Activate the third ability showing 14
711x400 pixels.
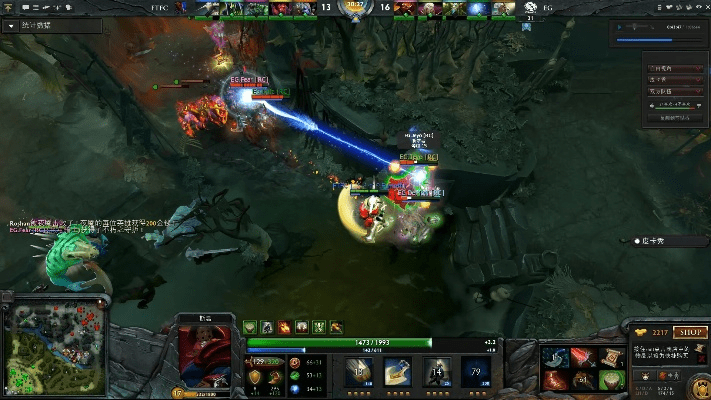(436, 372)
